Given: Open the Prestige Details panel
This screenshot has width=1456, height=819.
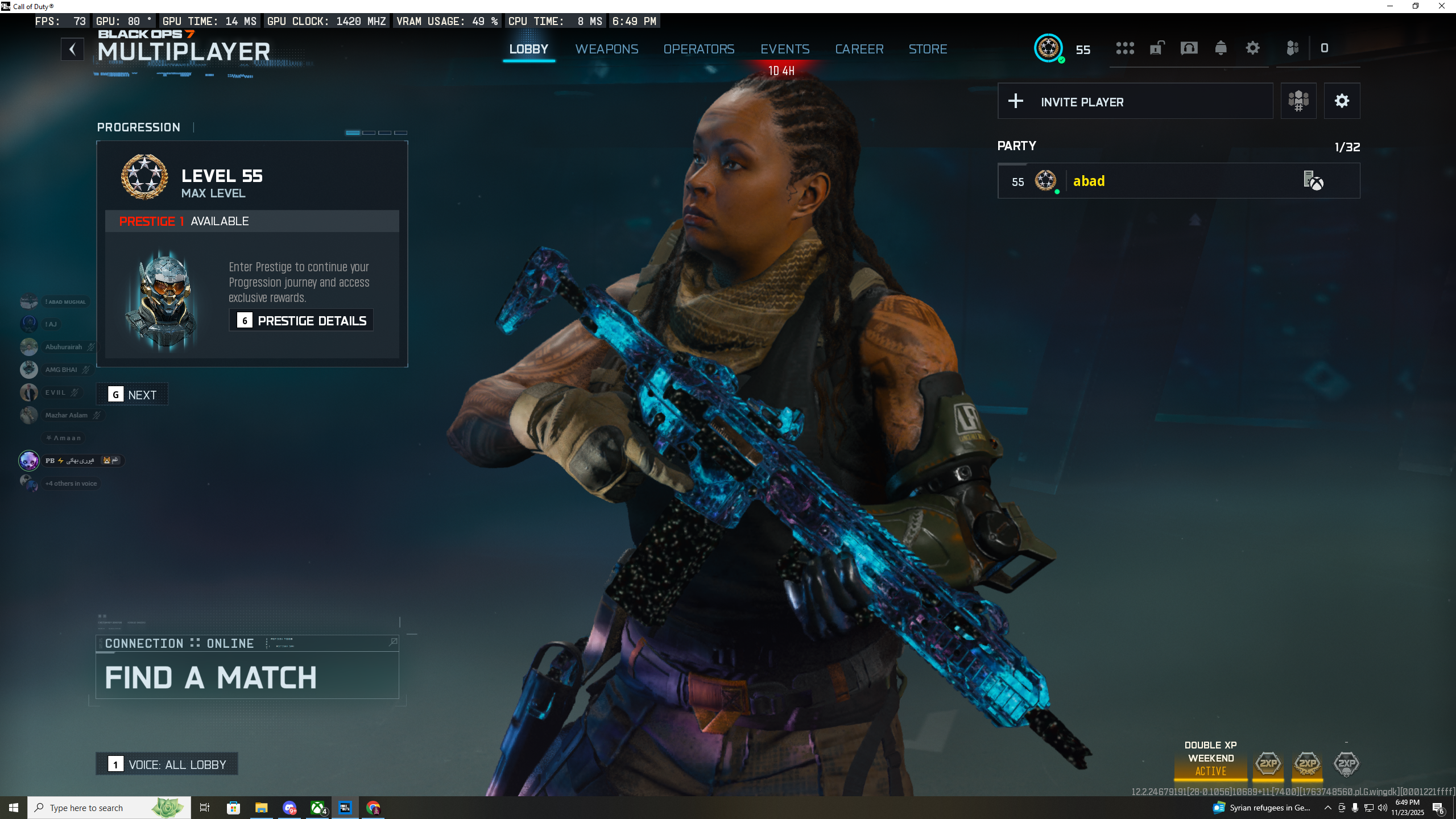Looking at the screenshot, I should click(x=301, y=321).
